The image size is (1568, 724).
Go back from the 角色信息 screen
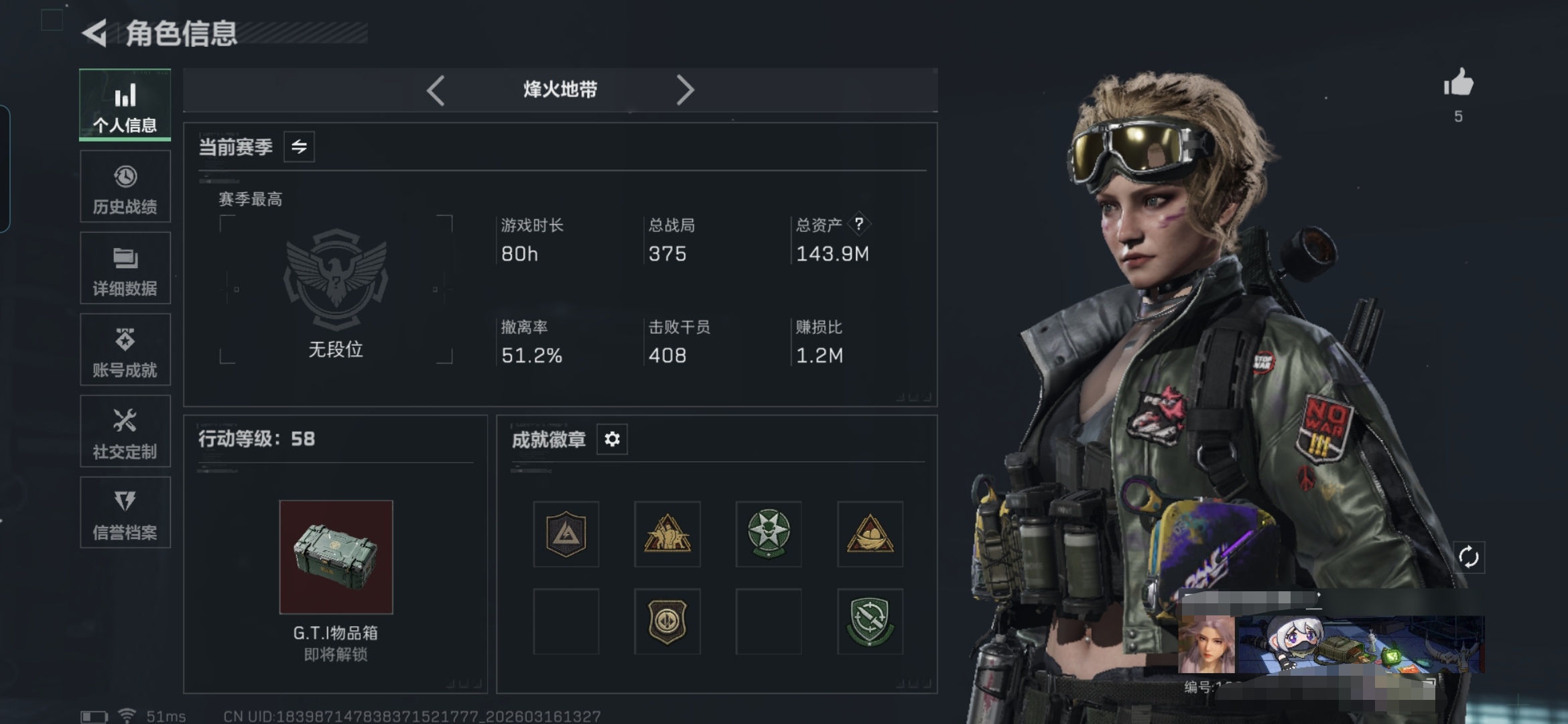point(95,33)
